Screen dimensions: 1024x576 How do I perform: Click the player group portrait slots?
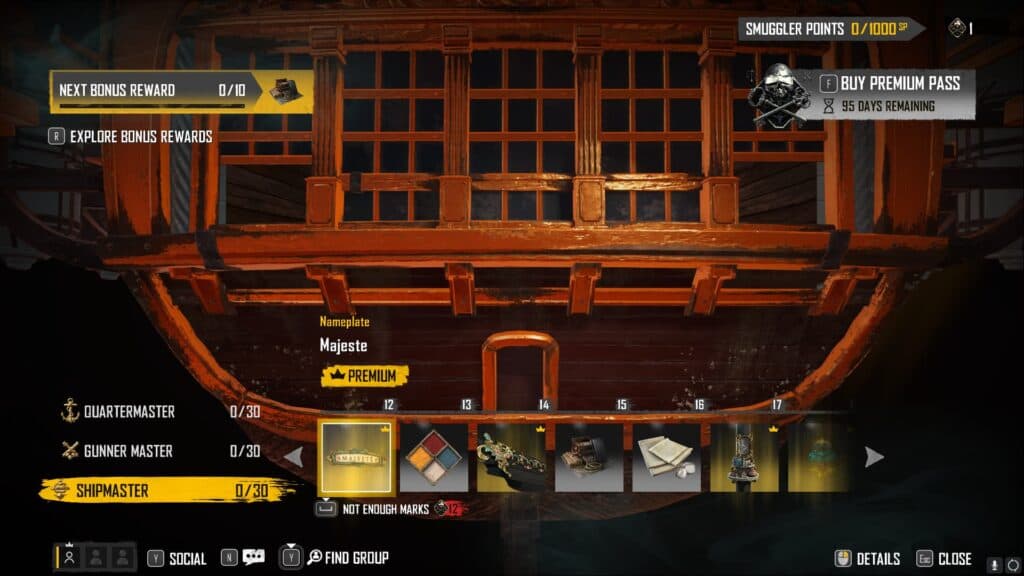pos(95,558)
